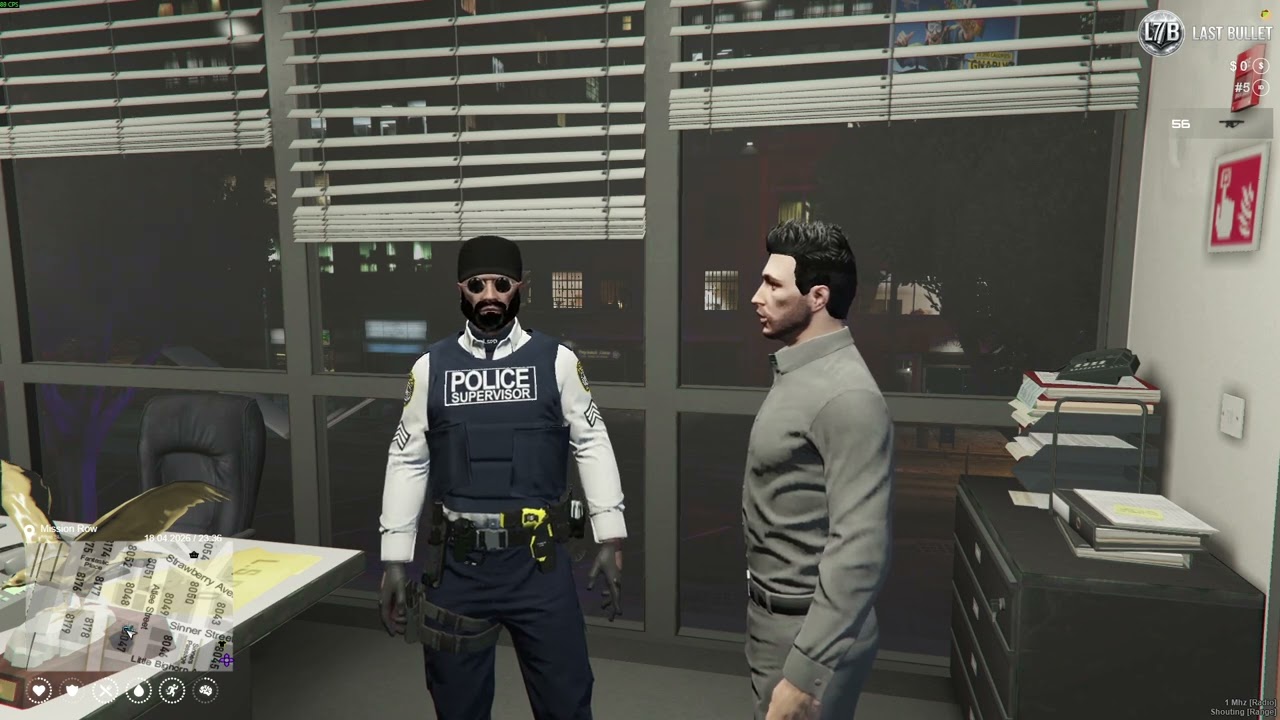Select the water drop thirst icon
Screen dimensions: 1280x720
[139, 690]
